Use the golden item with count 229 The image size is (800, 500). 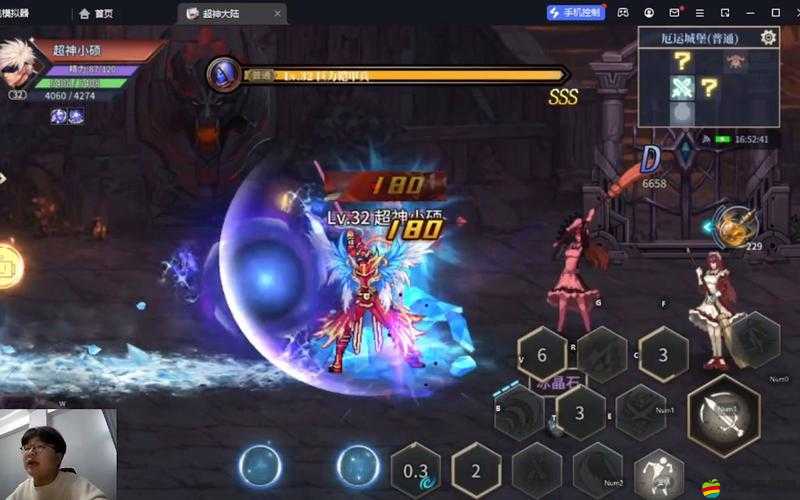(x=736, y=225)
